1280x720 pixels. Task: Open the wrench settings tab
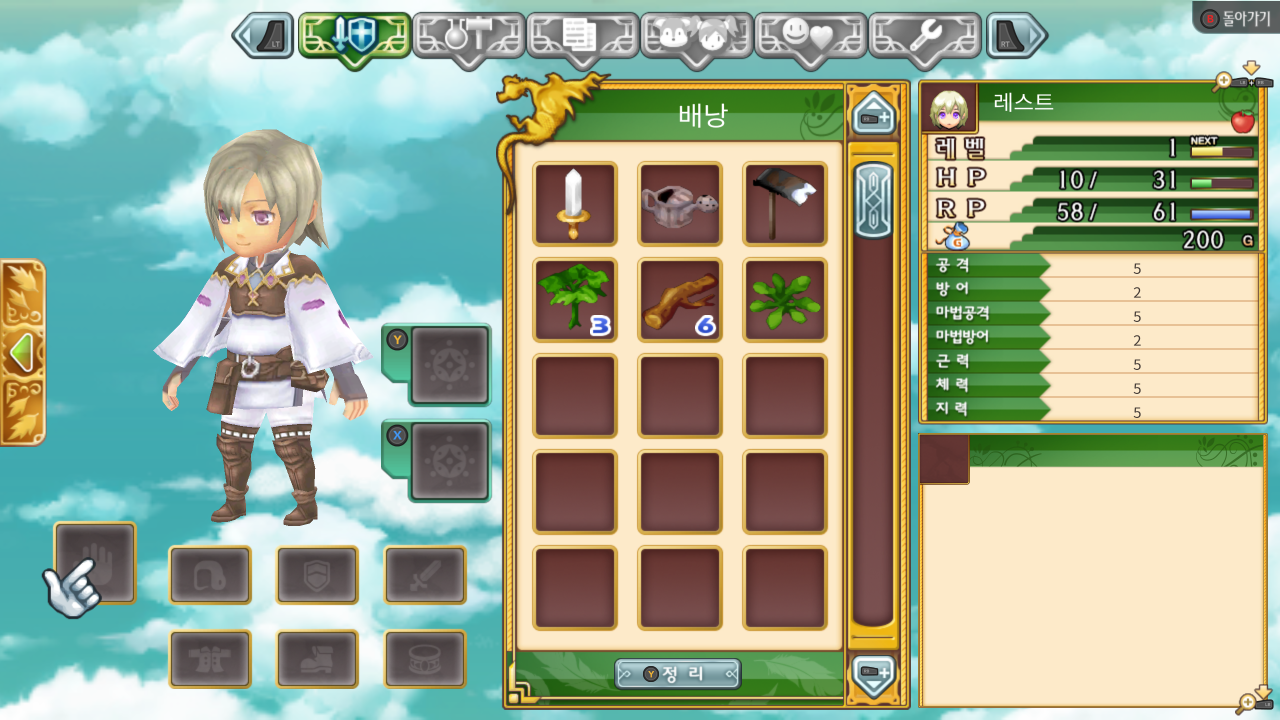pos(924,37)
